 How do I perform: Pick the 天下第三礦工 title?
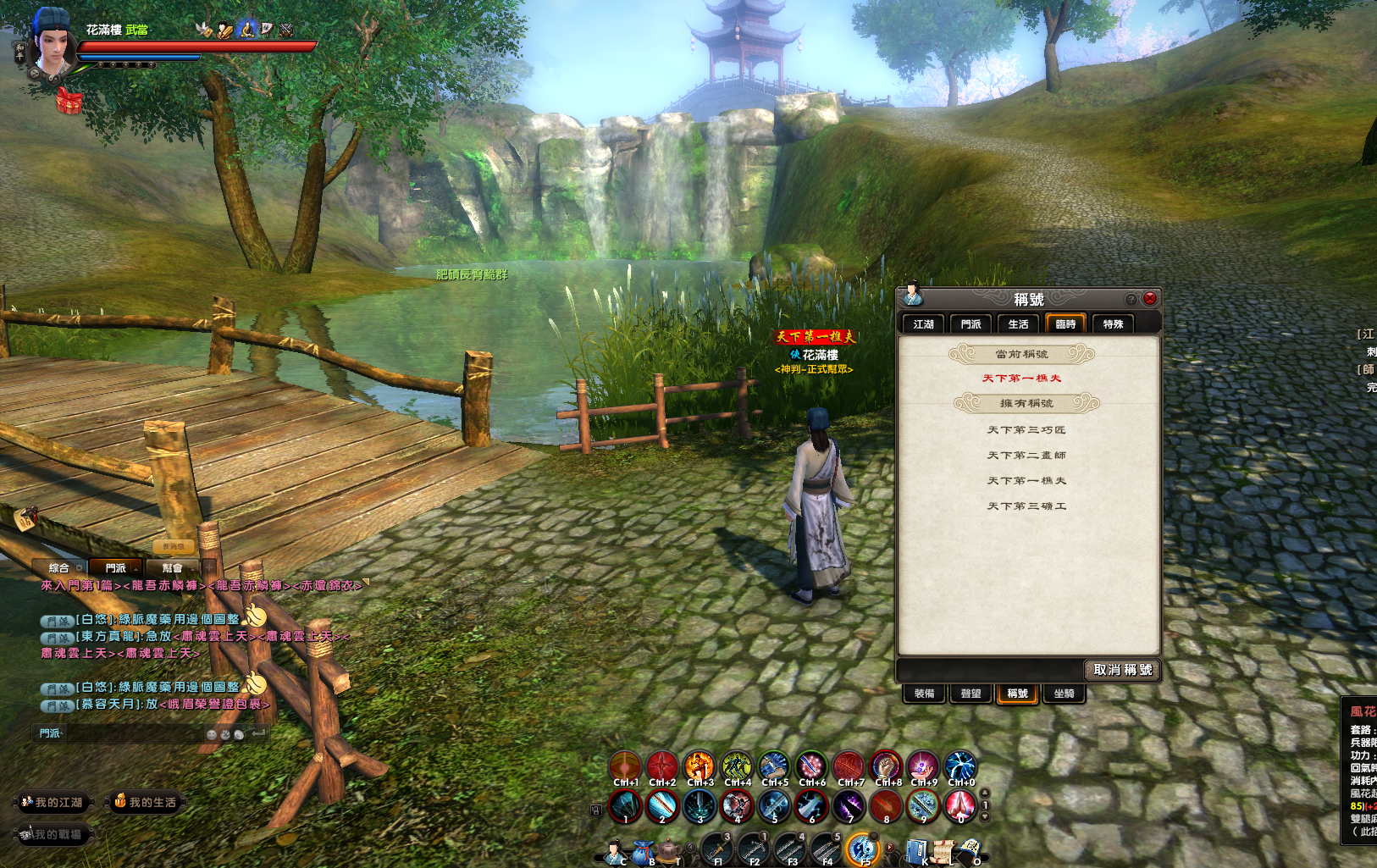click(1026, 506)
